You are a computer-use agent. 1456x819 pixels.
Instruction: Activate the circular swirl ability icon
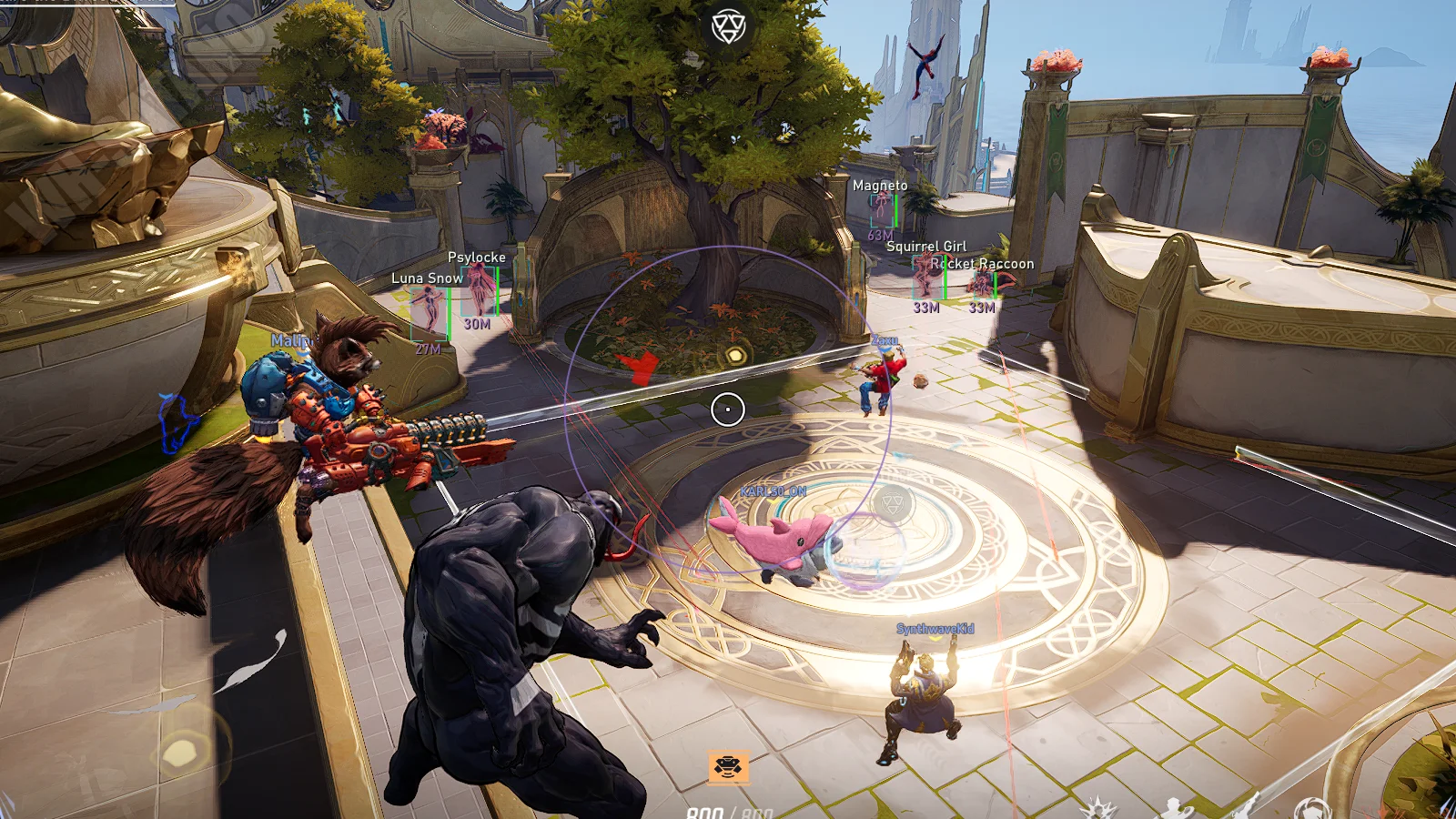tap(1311, 809)
